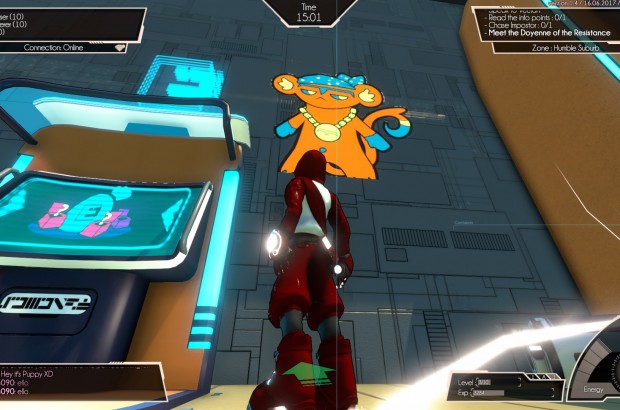
Task: Select the 'Meet the Doyenne of the Resistance' objective
Action: (x=546, y=33)
